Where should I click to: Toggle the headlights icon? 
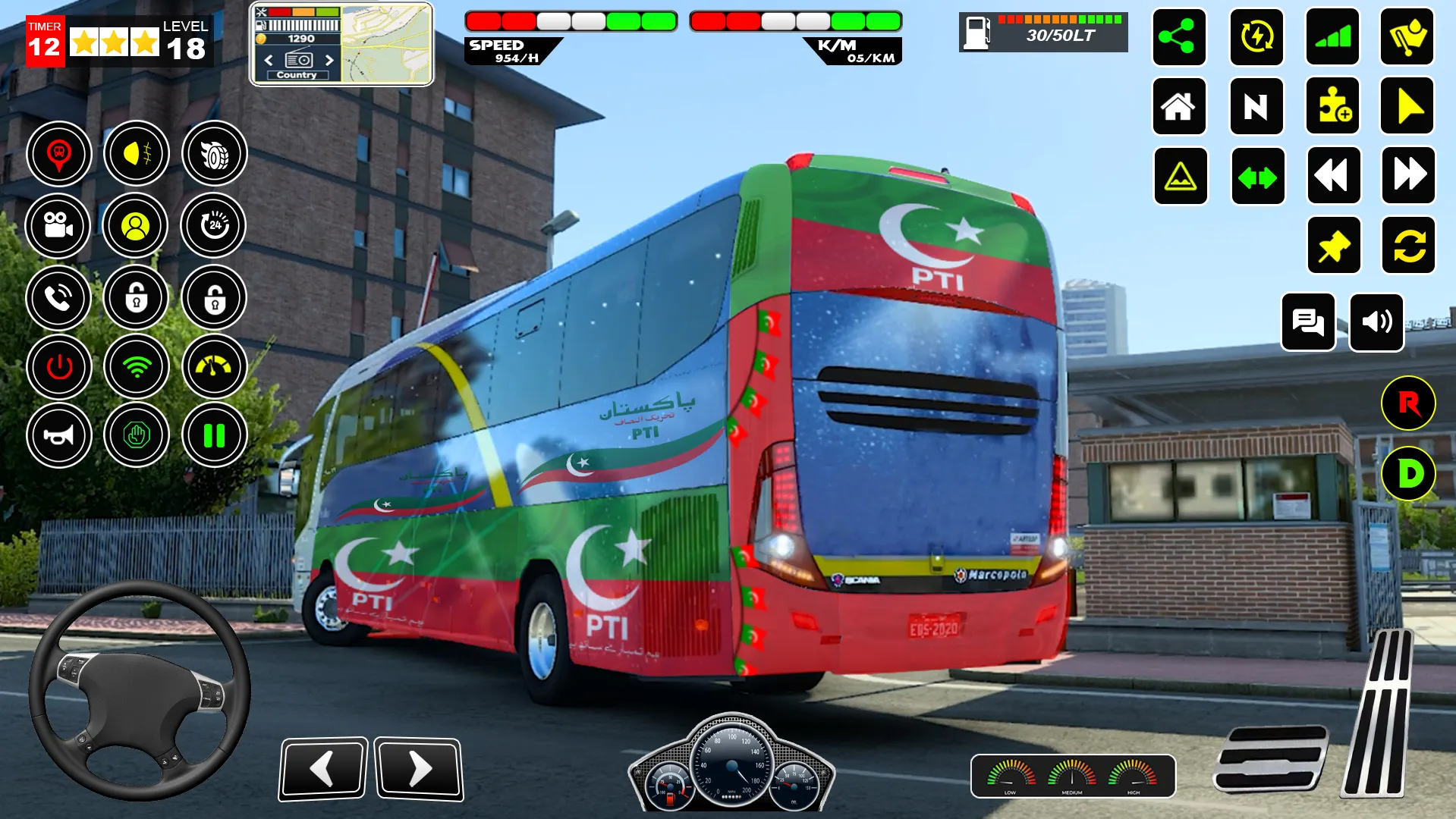click(136, 153)
